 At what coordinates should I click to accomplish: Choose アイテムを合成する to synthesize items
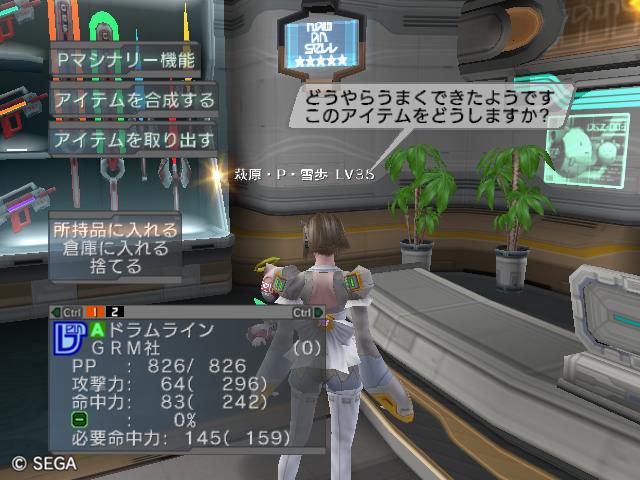coord(134,100)
